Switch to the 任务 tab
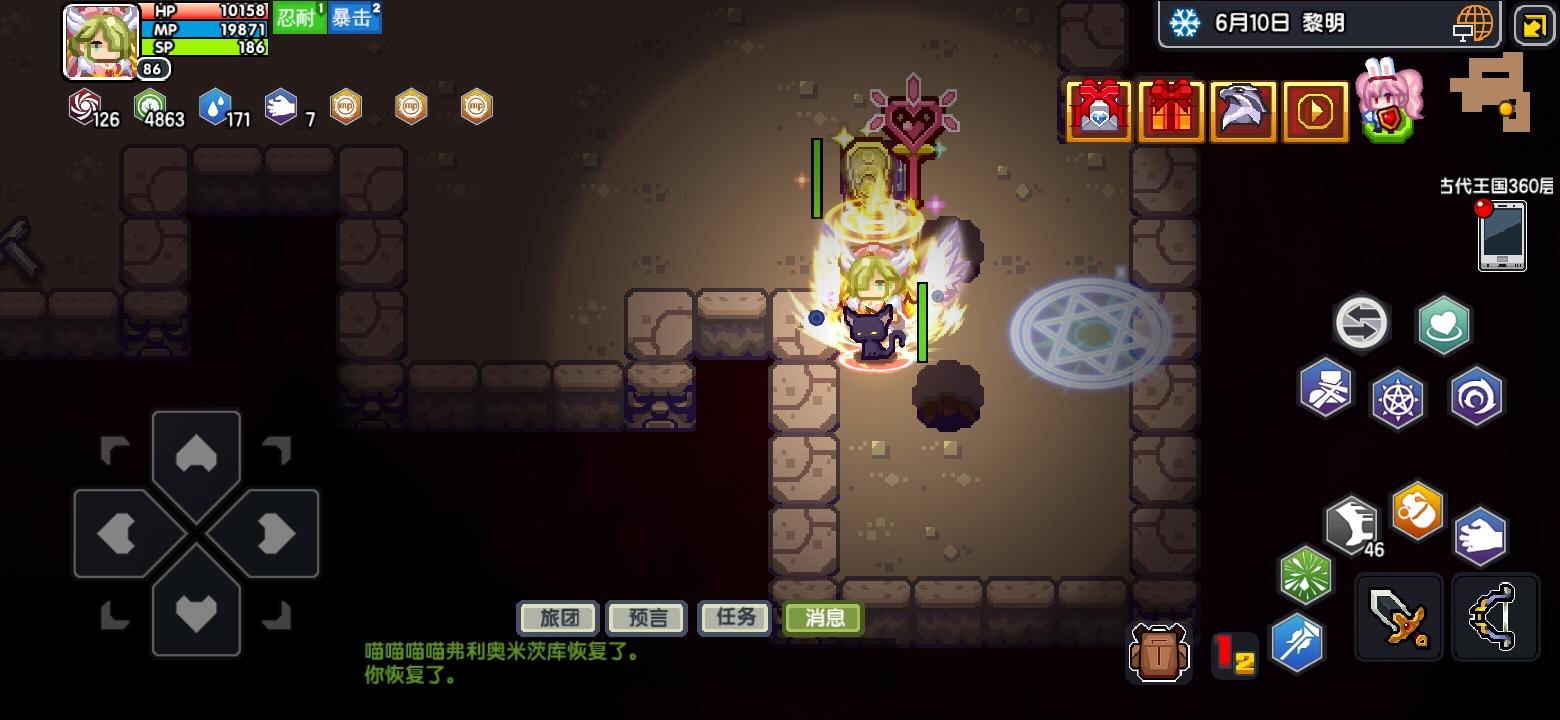Screen dimensions: 1560x720 click(734, 617)
